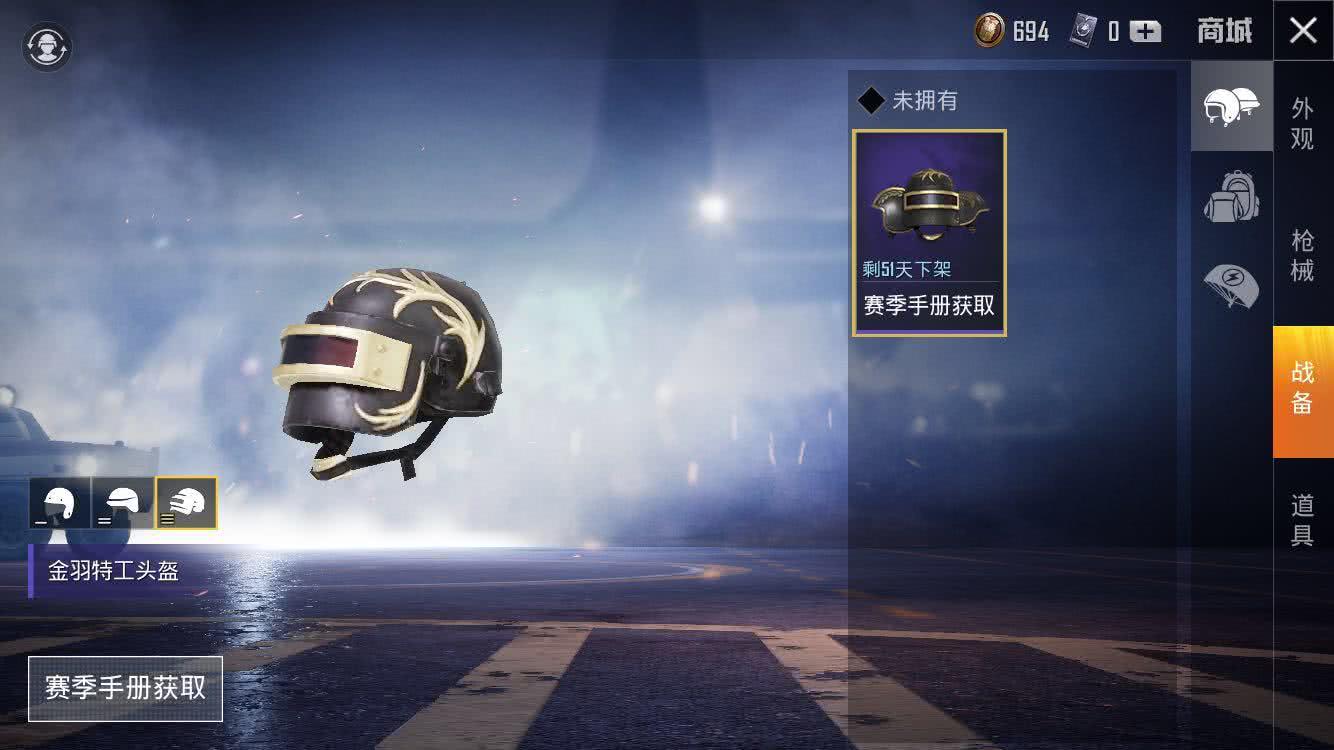Tap the character swap icon in corner
The height and width of the screenshot is (750, 1334).
[x=47, y=47]
